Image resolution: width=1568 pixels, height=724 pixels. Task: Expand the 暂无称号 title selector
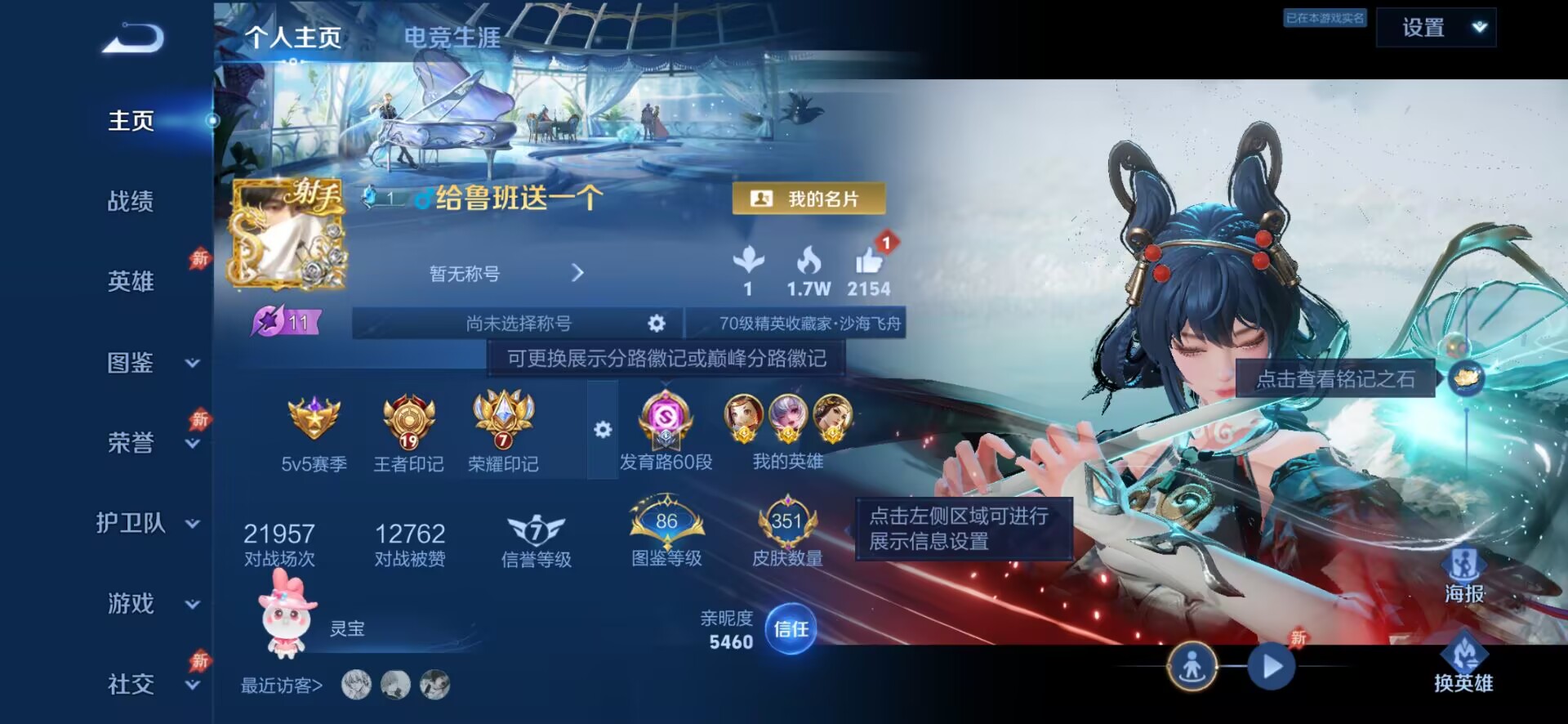[x=579, y=274]
